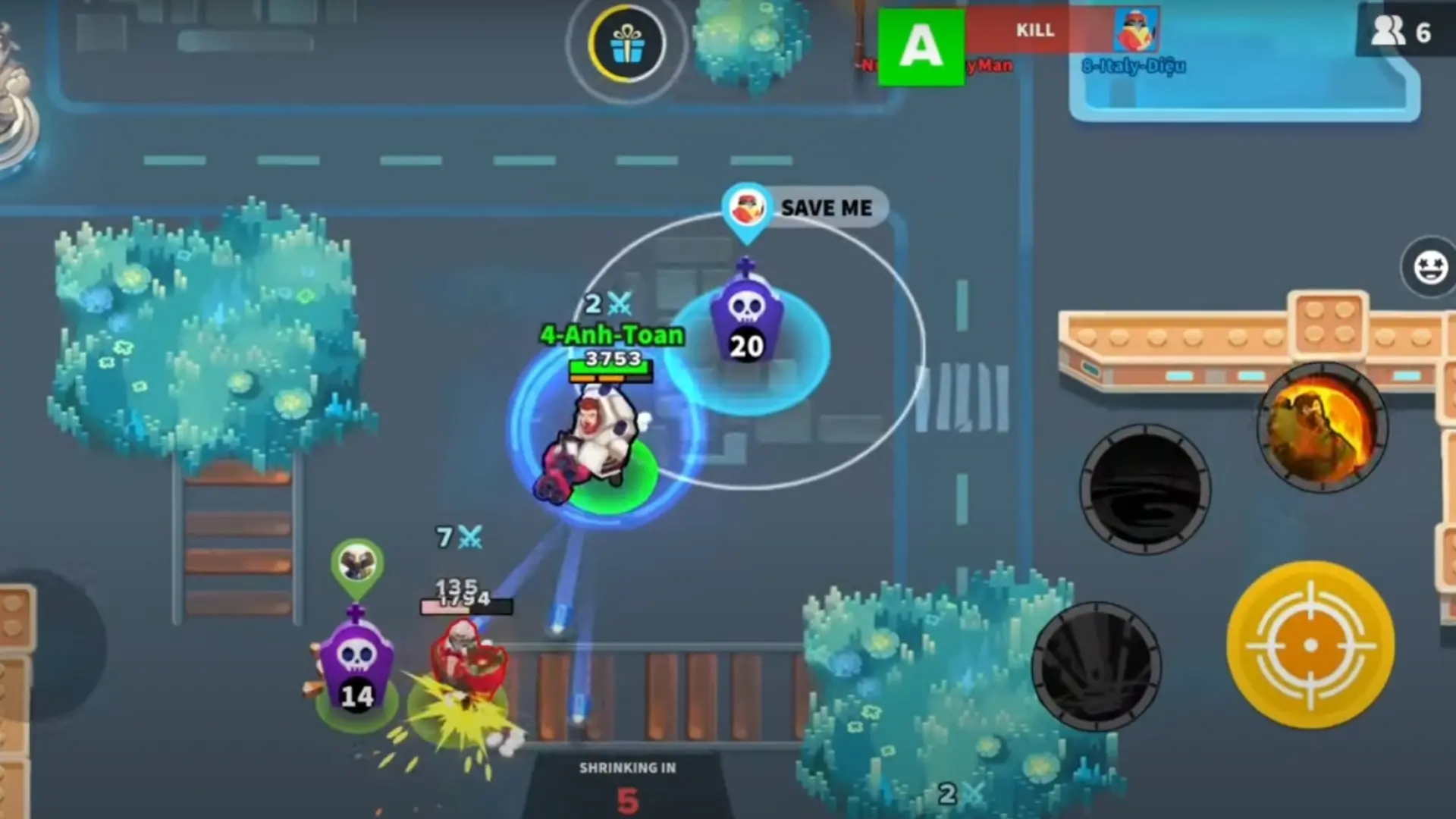The height and width of the screenshot is (819, 1456).
Task: Tap the KILL feed banner at the top
Action: click(x=1035, y=30)
